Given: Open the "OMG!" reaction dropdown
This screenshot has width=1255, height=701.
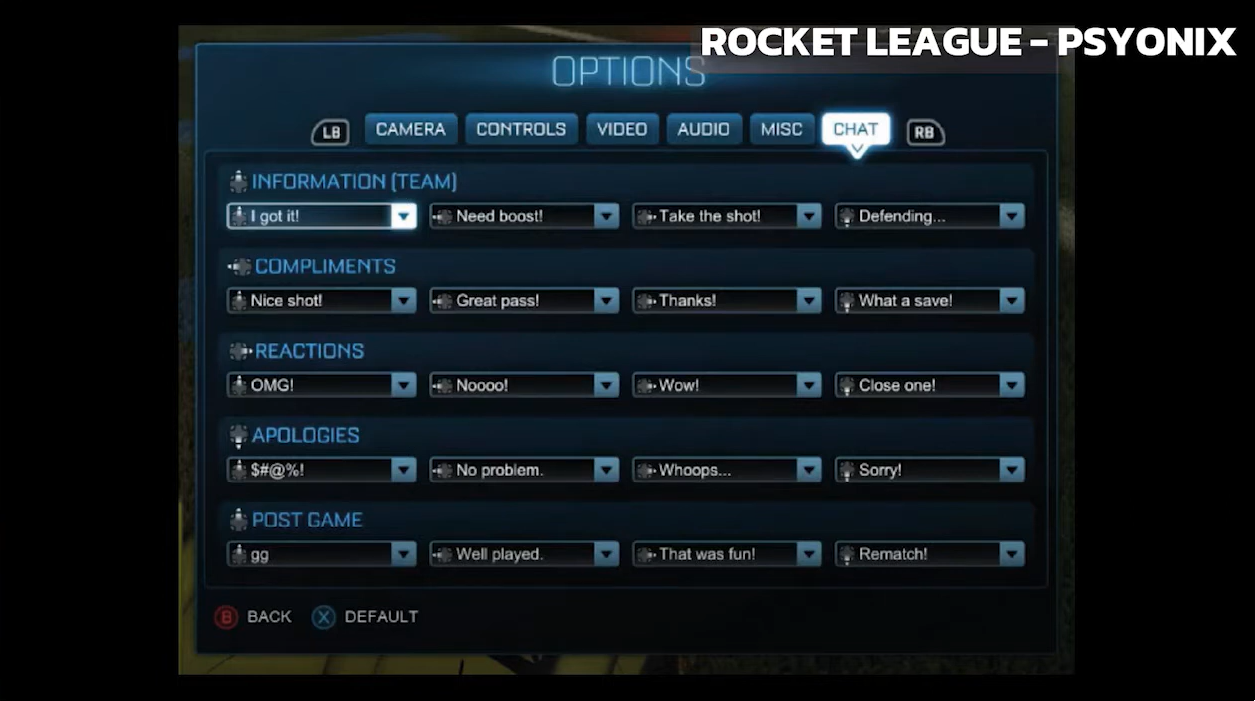Looking at the screenshot, I should pyautogui.click(x=322, y=385).
